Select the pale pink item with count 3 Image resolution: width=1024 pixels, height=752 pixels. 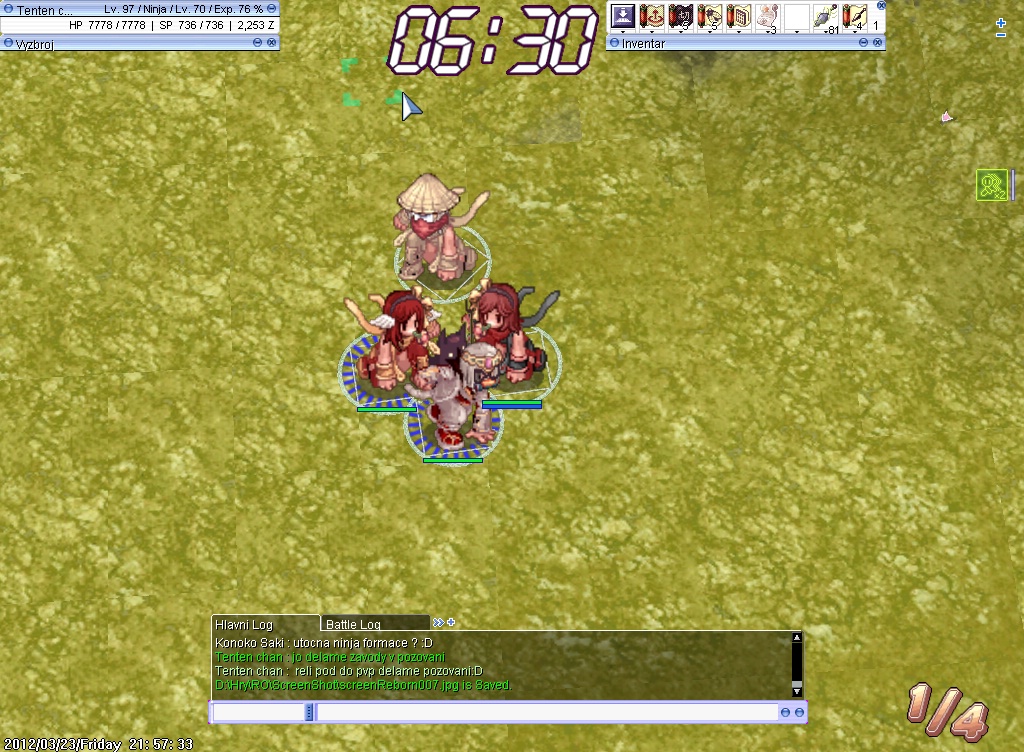[x=767, y=16]
